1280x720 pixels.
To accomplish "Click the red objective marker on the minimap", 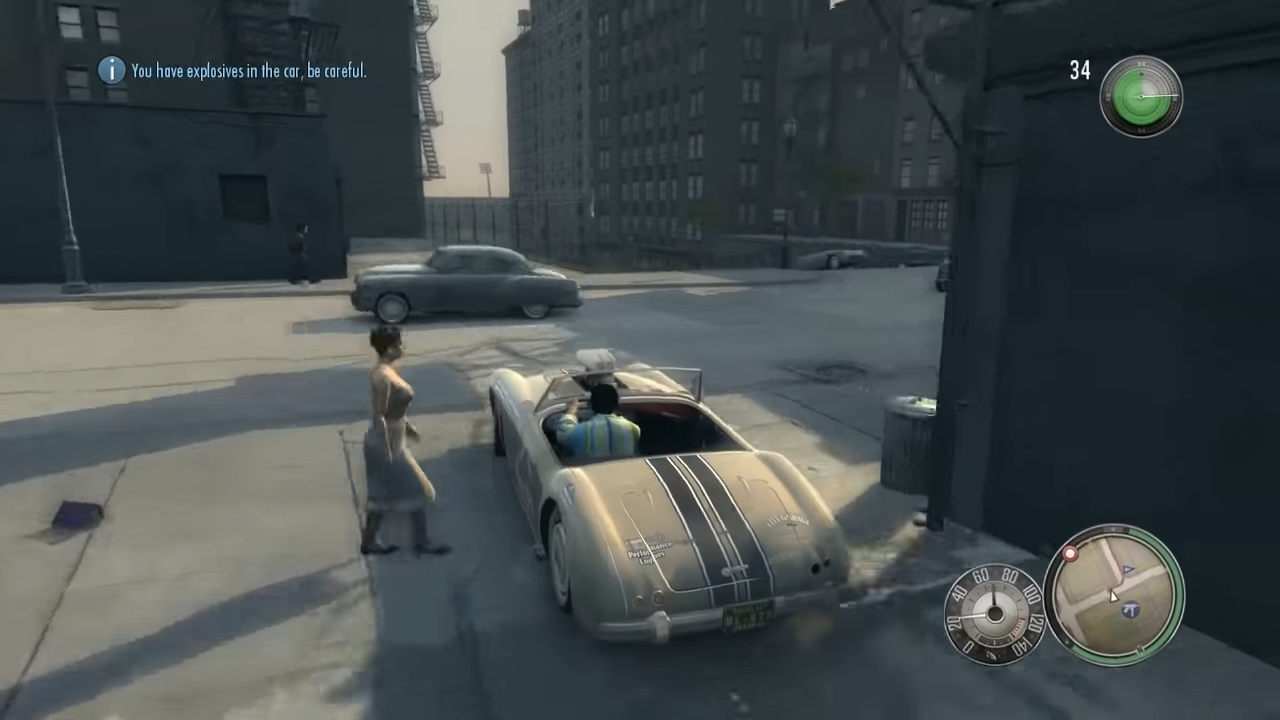I will click(1069, 555).
